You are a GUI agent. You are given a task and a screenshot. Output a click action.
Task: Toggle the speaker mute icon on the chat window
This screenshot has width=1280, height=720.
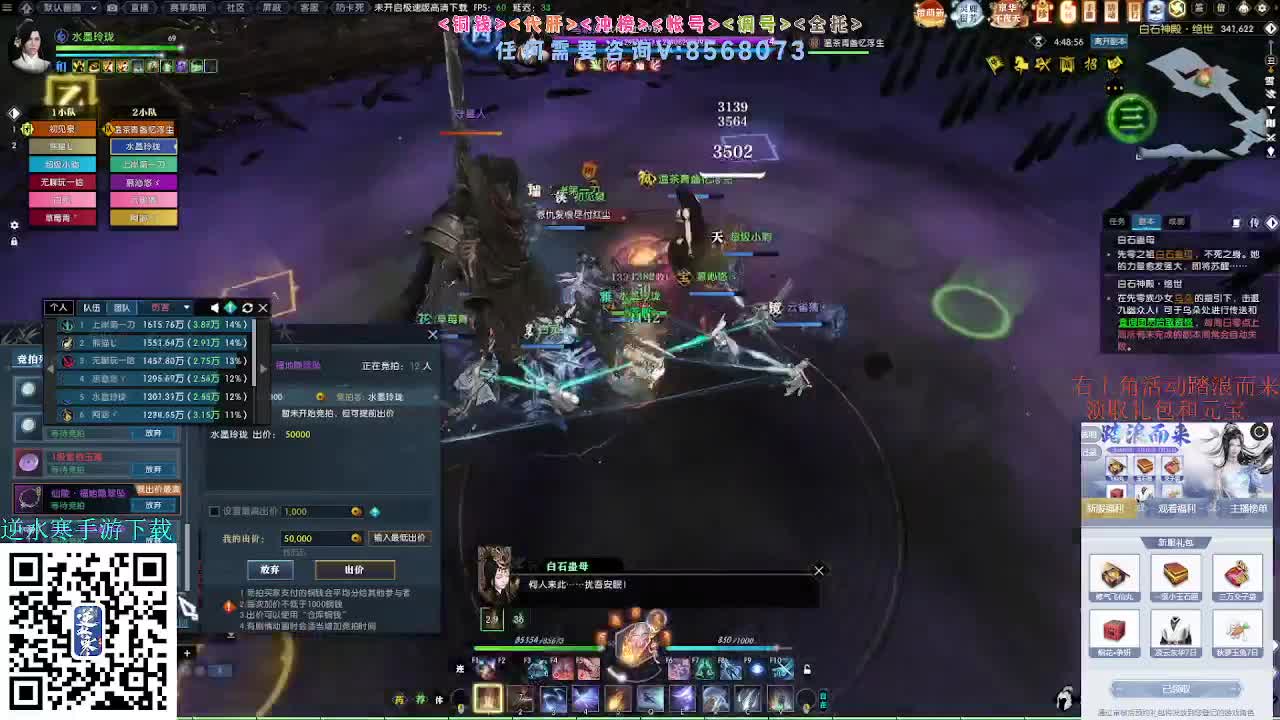click(214, 307)
